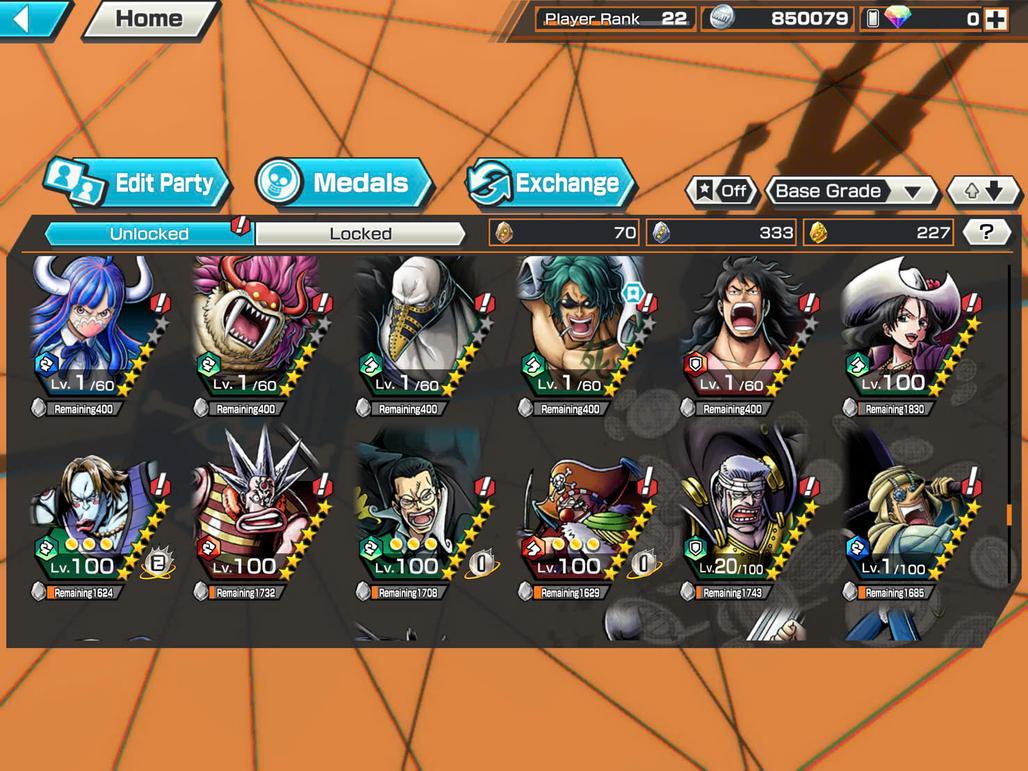Return to the Home screen
This screenshot has height=771, width=1028.
click(149, 19)
